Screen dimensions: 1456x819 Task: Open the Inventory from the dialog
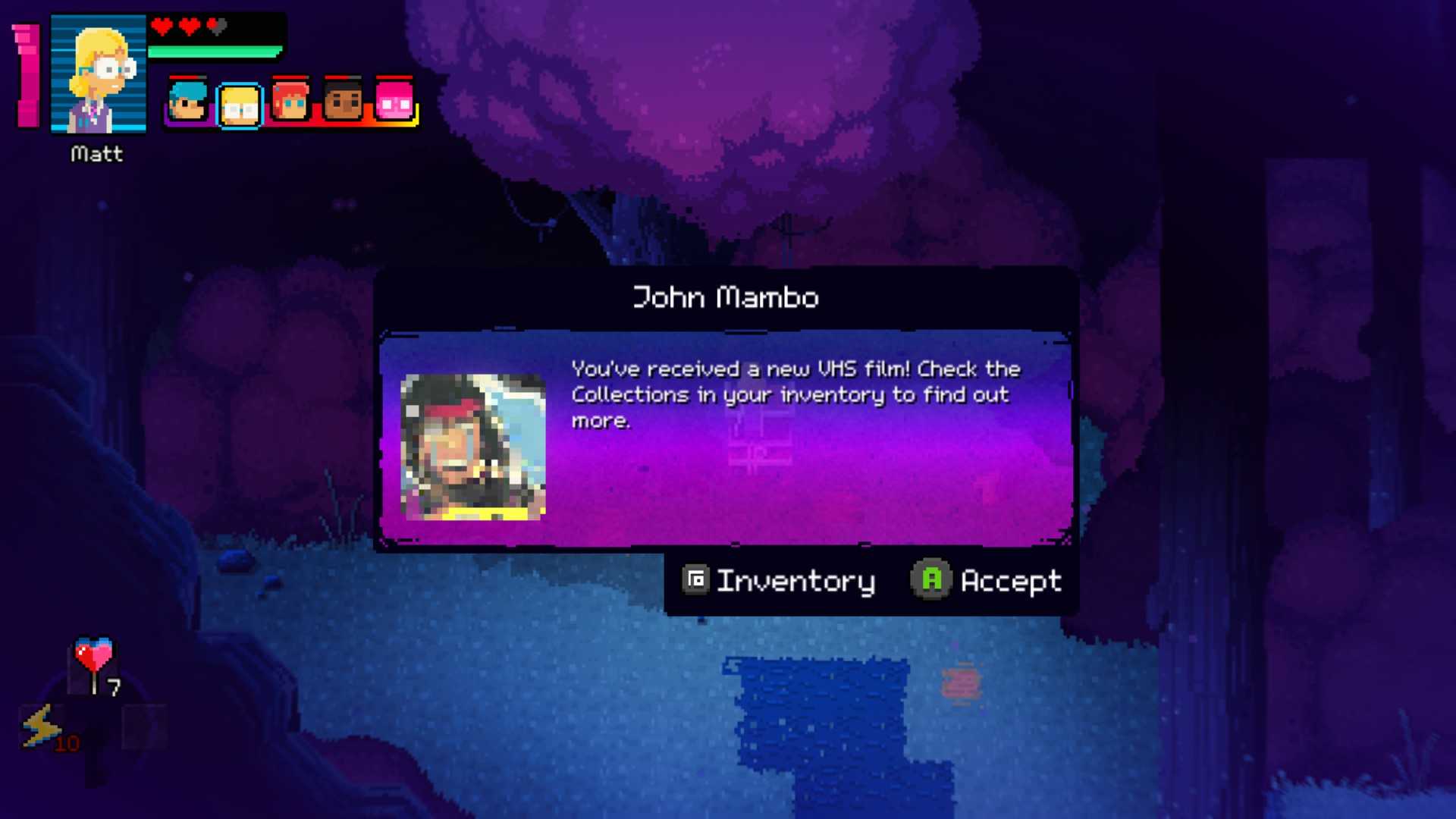click(779, 581)
